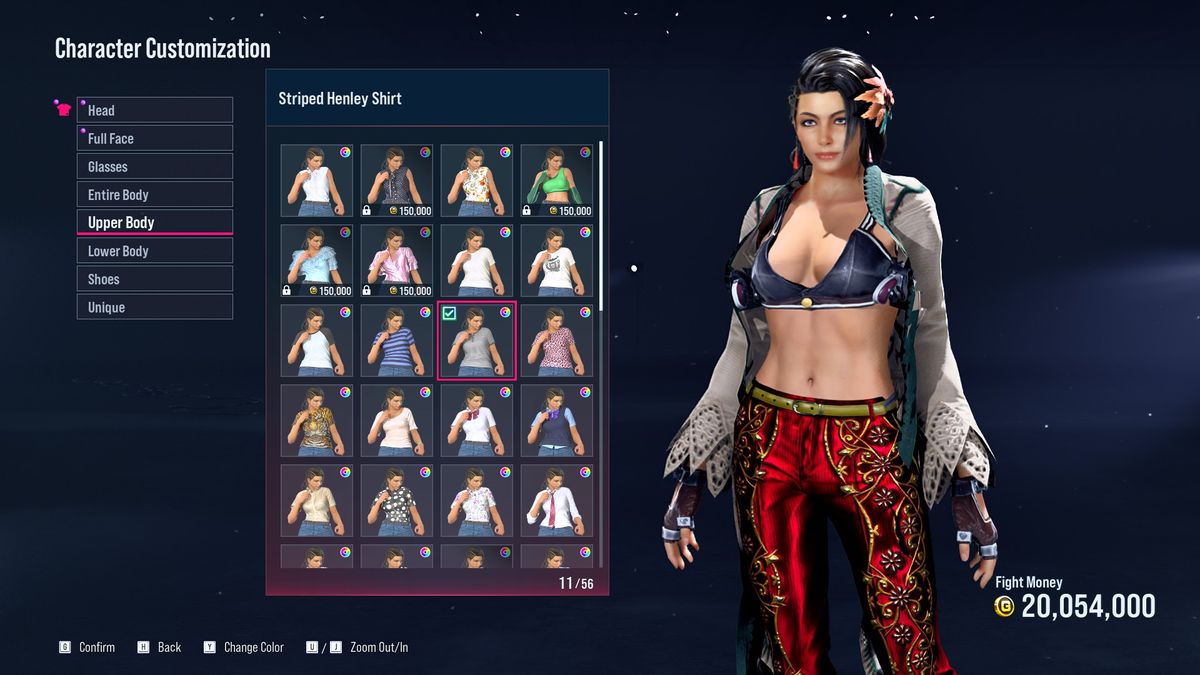Pick the tiger print t-shirt
Viewport: 1200px width, 675px height.
(x=316, y=421)
